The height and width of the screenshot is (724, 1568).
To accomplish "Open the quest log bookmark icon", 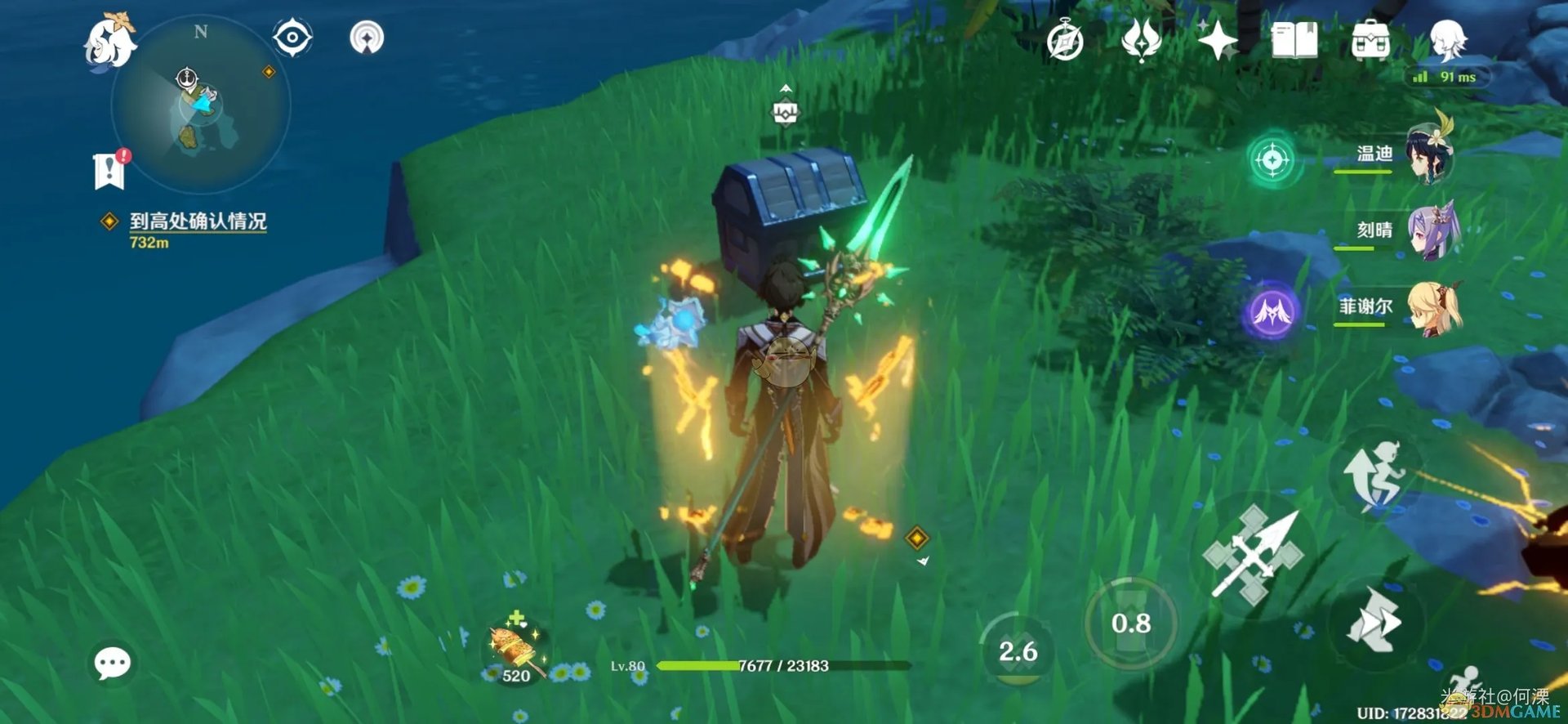I will tap(109, 170).
